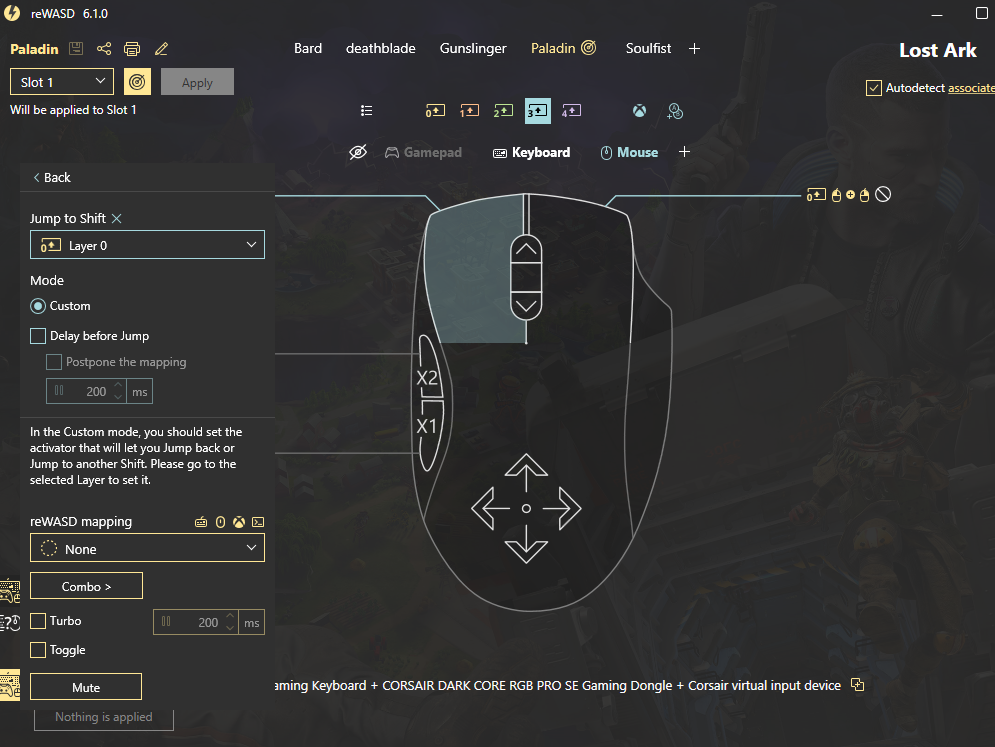
Task: Go back using the Back button
Action: point(52,178)
